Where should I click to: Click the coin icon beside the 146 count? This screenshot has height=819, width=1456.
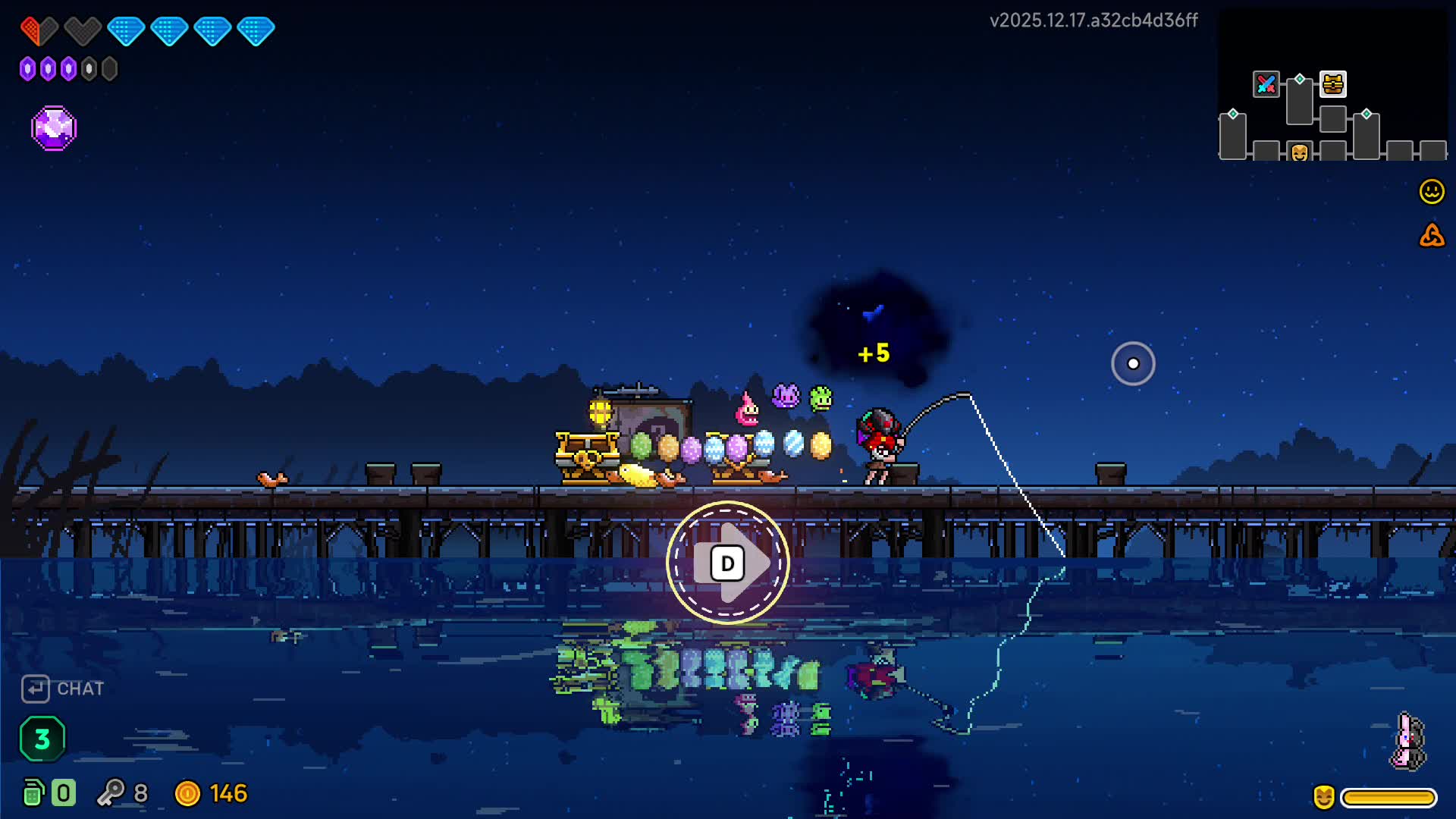point(190,794)
